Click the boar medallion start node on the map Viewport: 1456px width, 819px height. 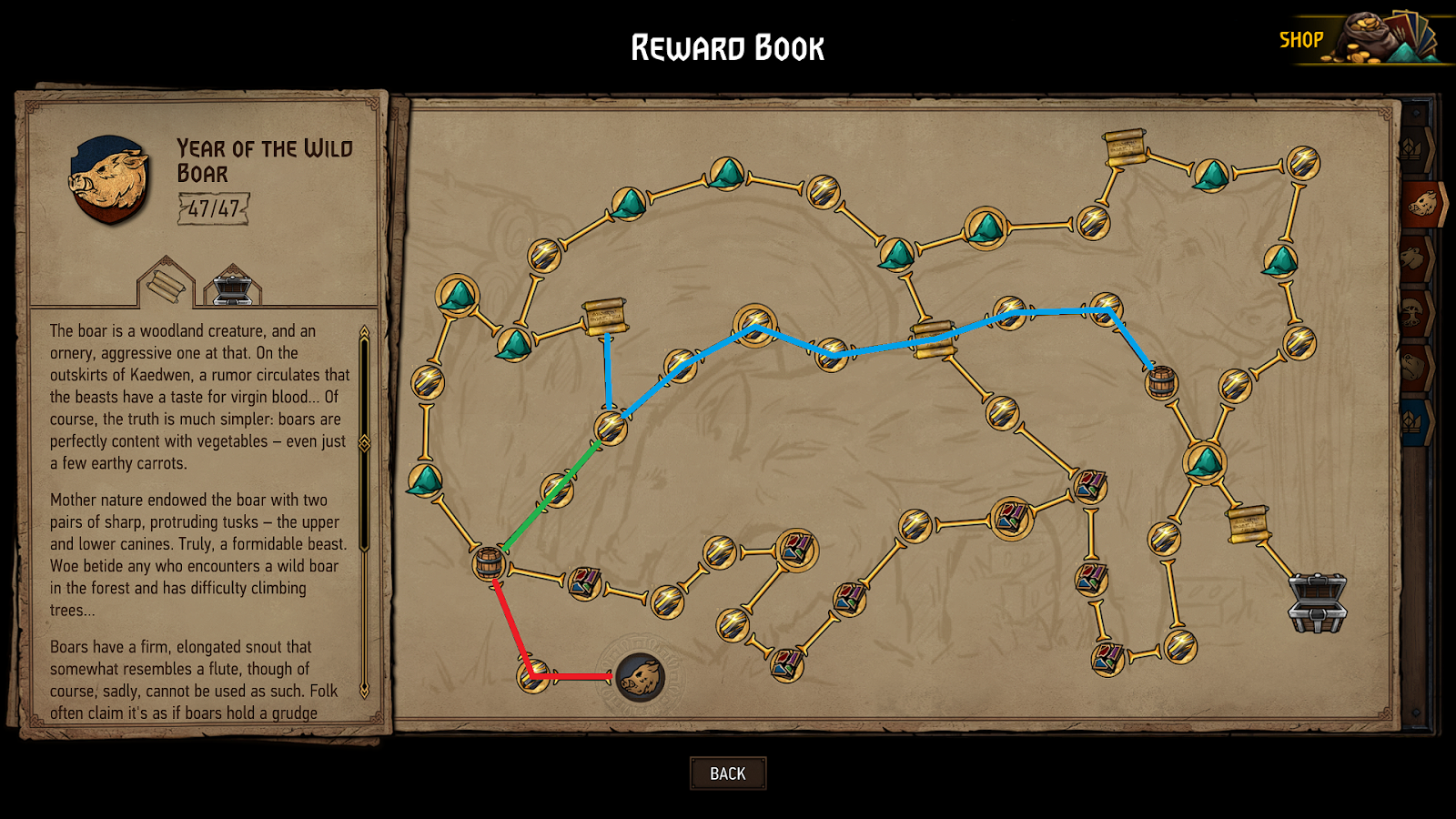pos(640,676)
